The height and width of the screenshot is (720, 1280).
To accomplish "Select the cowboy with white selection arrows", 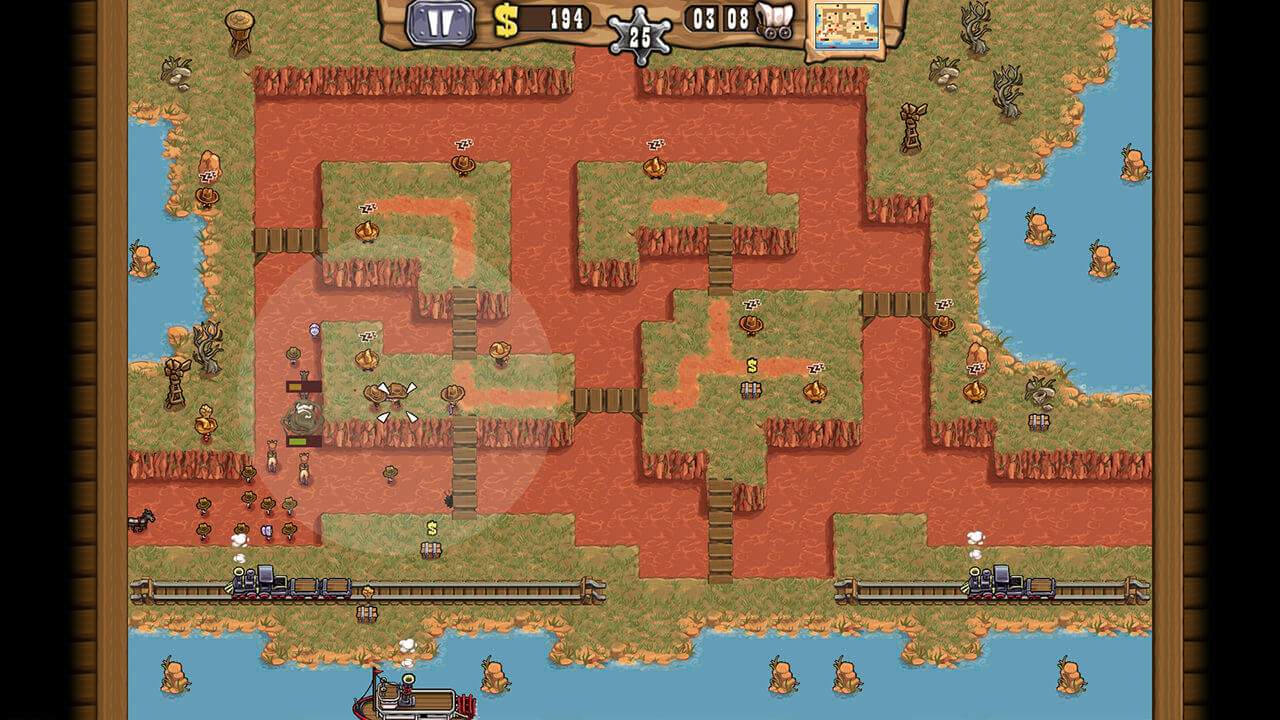I will 397,395.
